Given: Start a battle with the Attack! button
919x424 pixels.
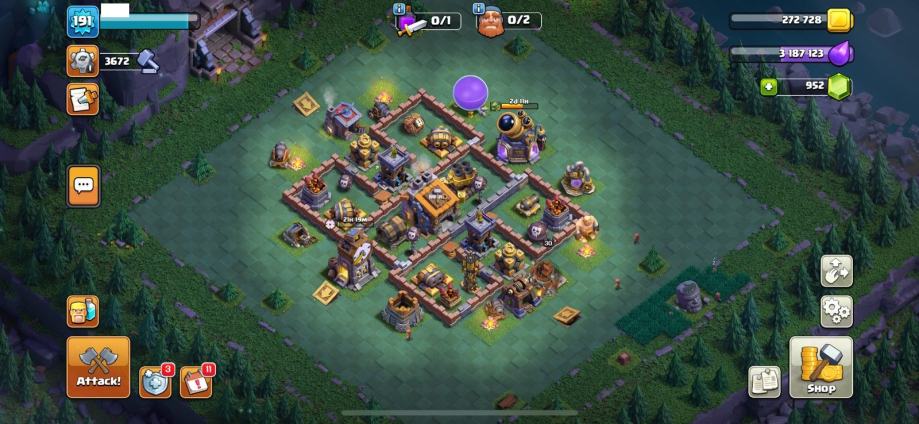Looking at the screenshot, I should coord(98,367).
